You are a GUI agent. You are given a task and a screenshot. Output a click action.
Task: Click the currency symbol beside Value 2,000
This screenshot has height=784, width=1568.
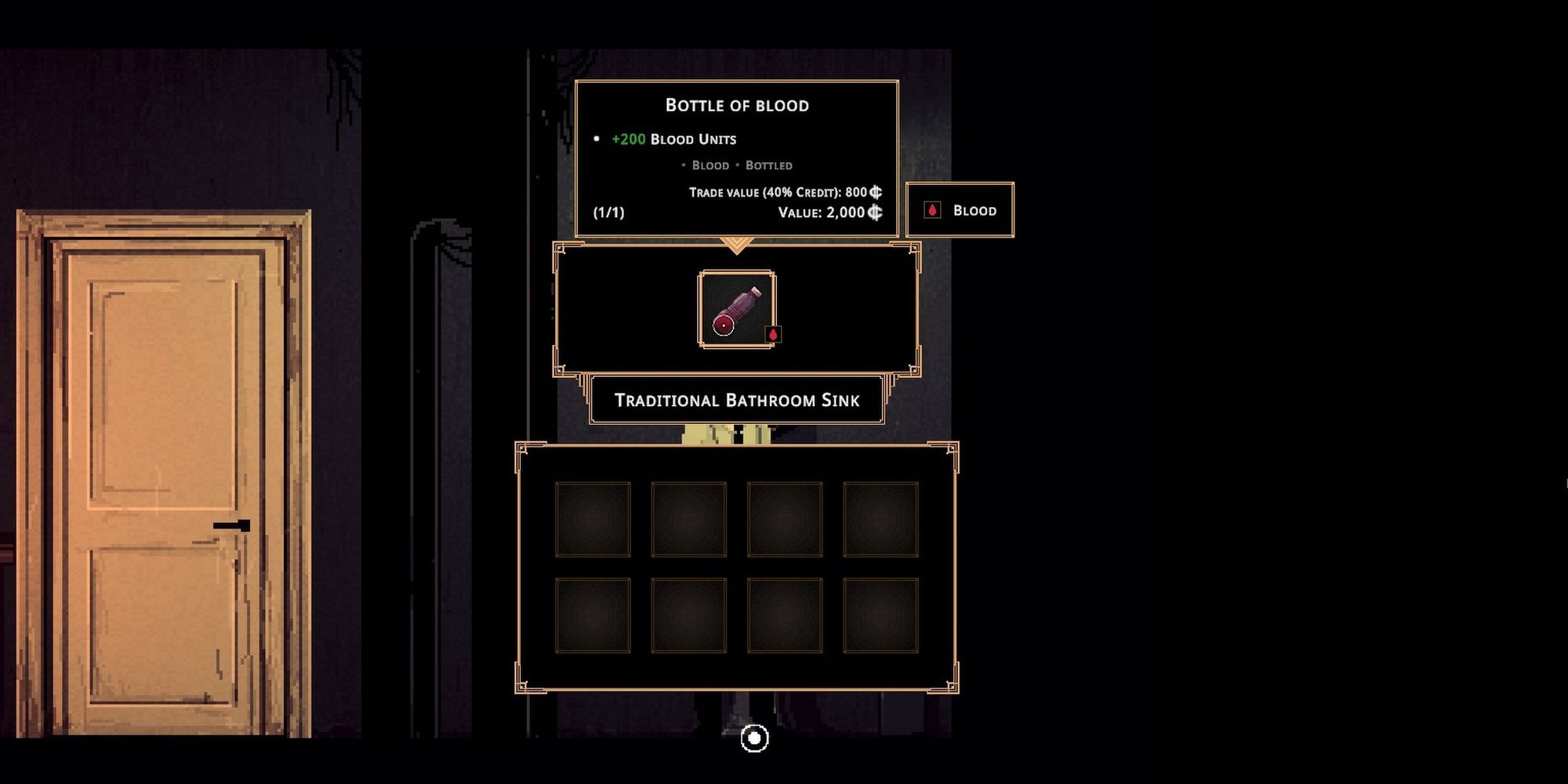(x=877, y=211)
